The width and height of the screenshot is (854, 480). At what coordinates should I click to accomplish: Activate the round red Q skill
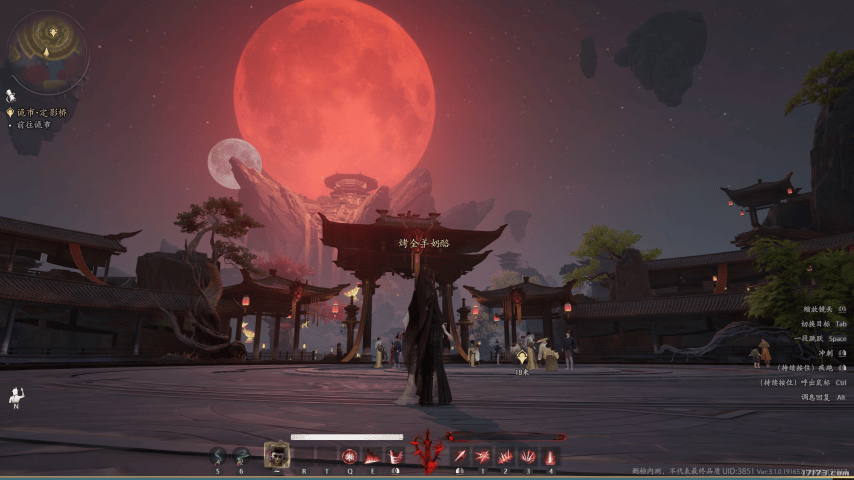point(350,456)
